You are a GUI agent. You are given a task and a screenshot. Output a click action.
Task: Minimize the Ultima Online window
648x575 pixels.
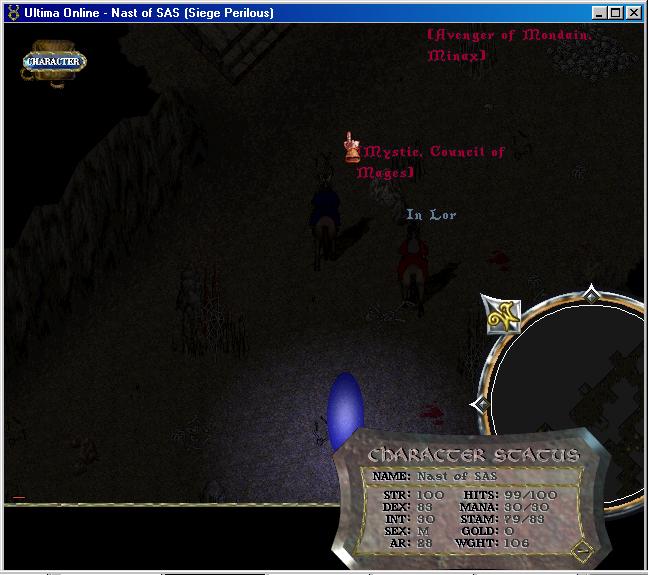[600, 13]
